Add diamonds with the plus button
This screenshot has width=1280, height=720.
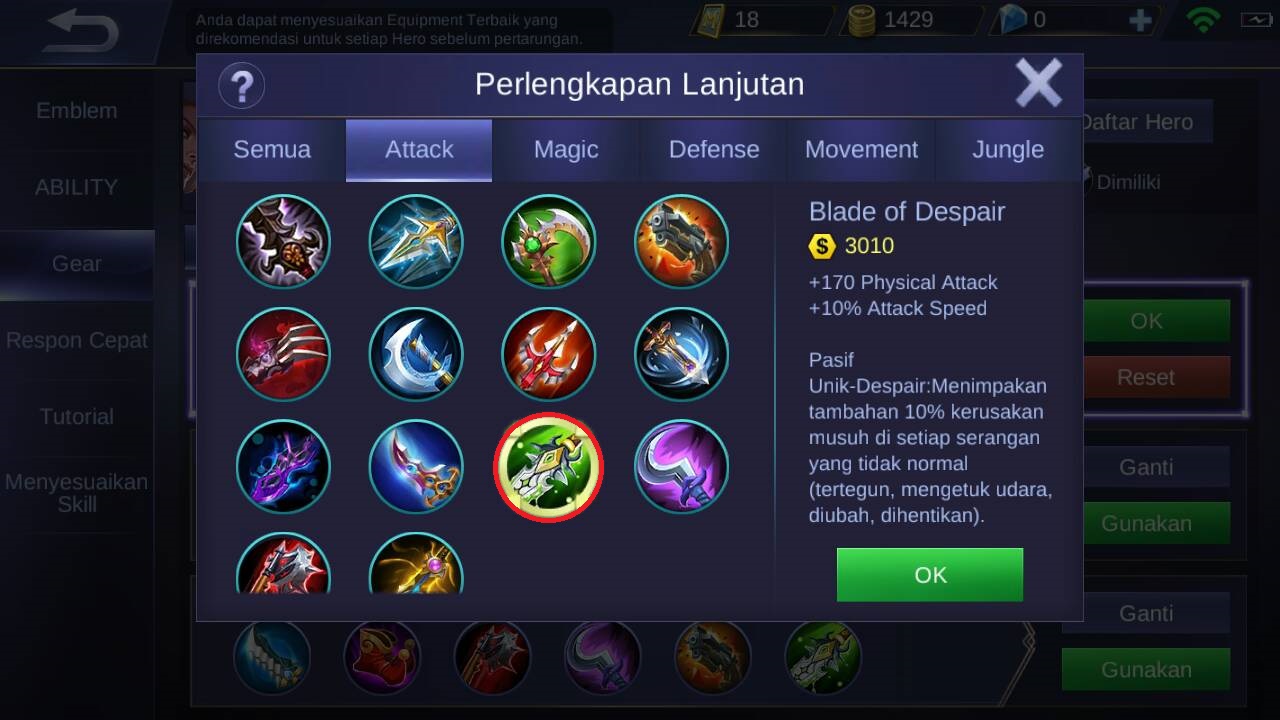click(1140, 21)
